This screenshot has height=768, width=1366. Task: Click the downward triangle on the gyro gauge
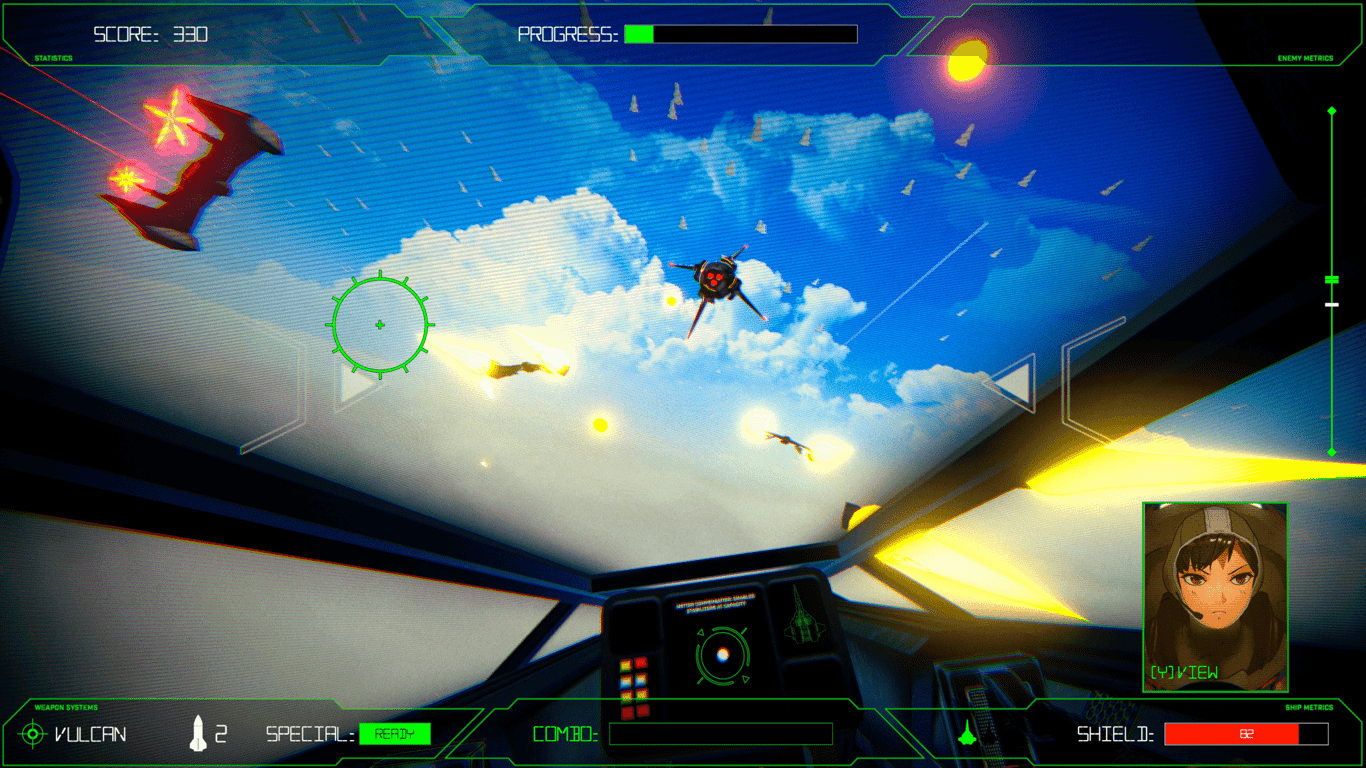[746, 678]
